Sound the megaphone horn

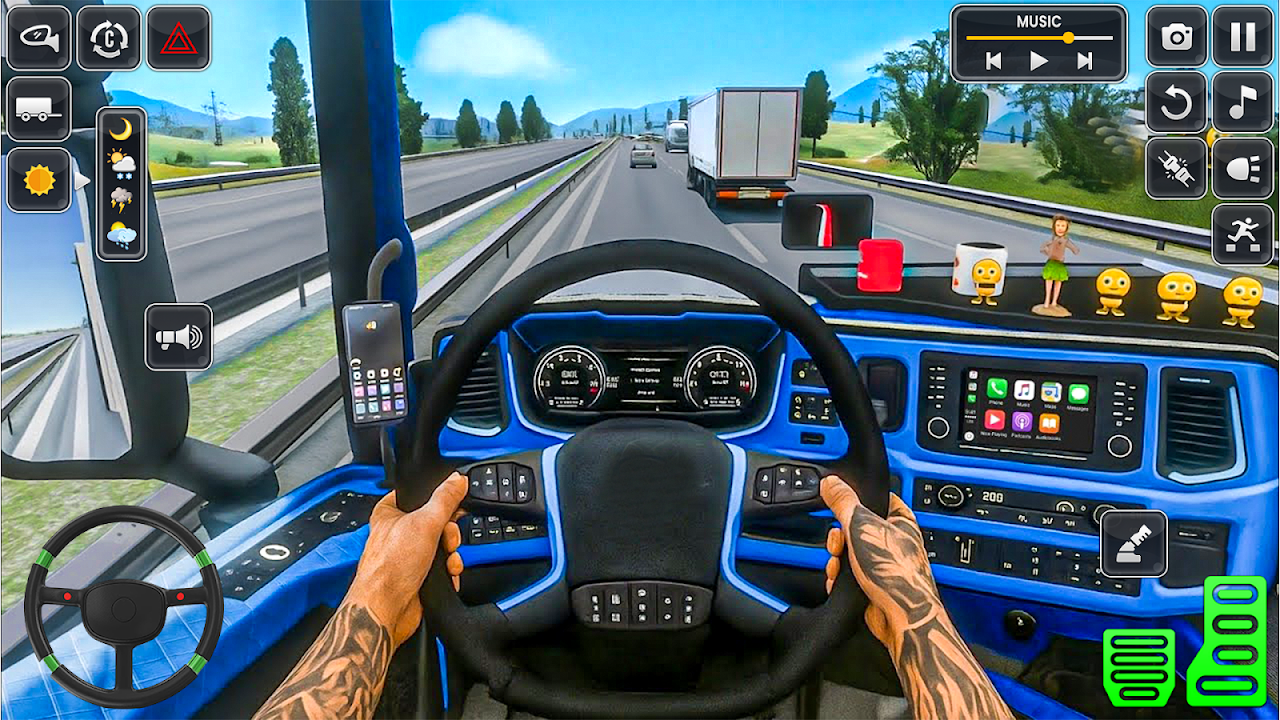(178, 337)
